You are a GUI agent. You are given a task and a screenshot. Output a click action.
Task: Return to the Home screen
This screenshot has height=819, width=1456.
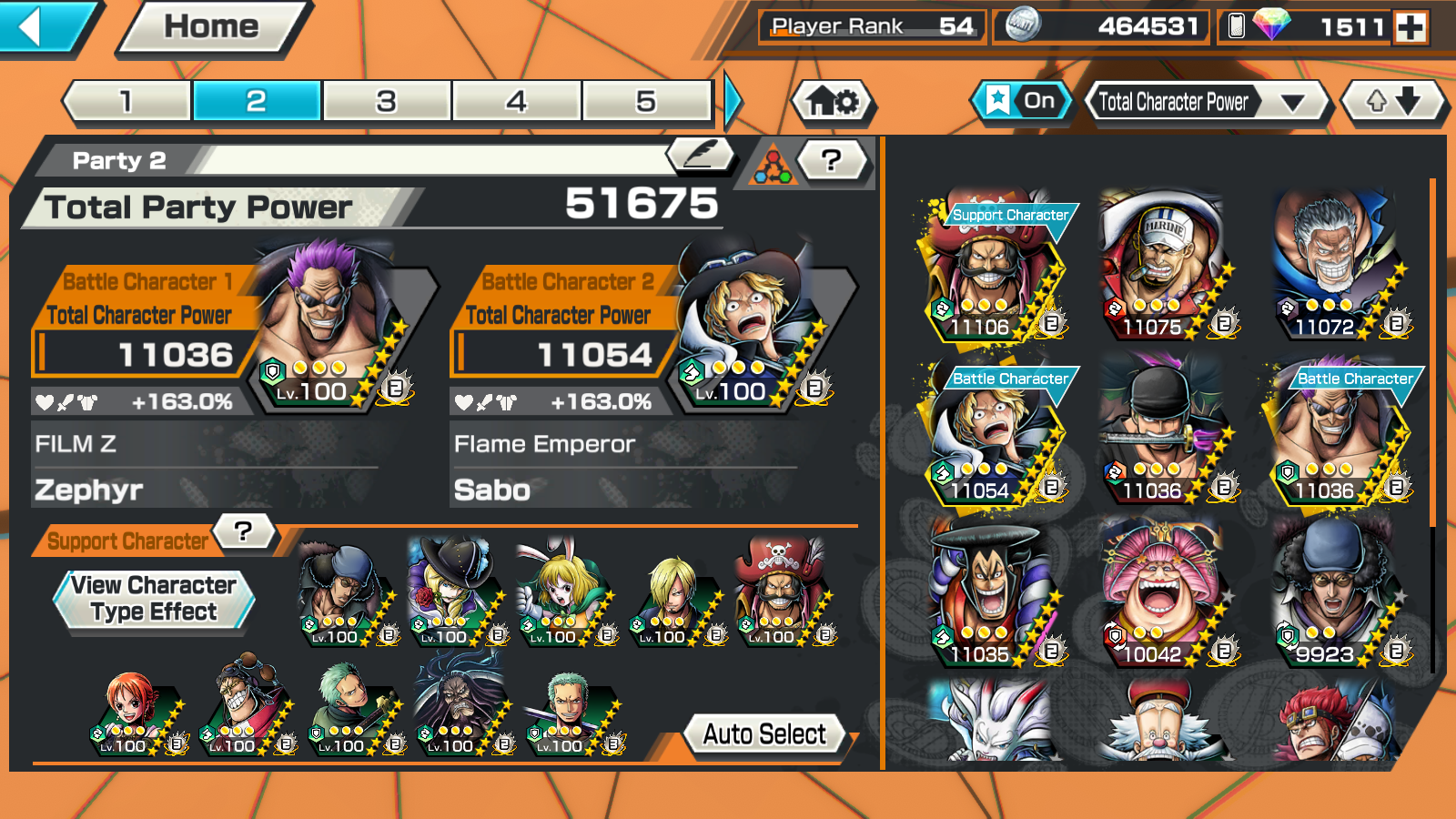click(x=212, y=27)
